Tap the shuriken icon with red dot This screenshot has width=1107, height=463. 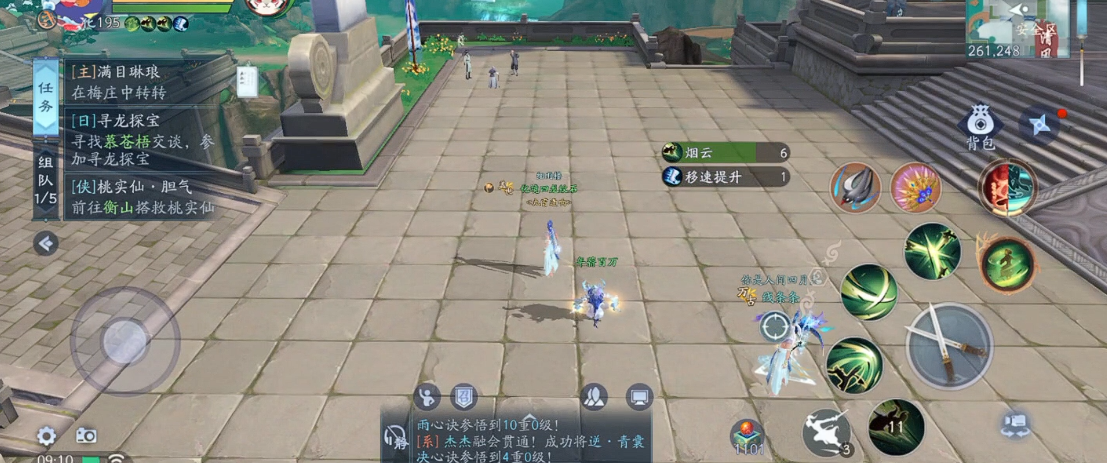(x=1040, y=125)
